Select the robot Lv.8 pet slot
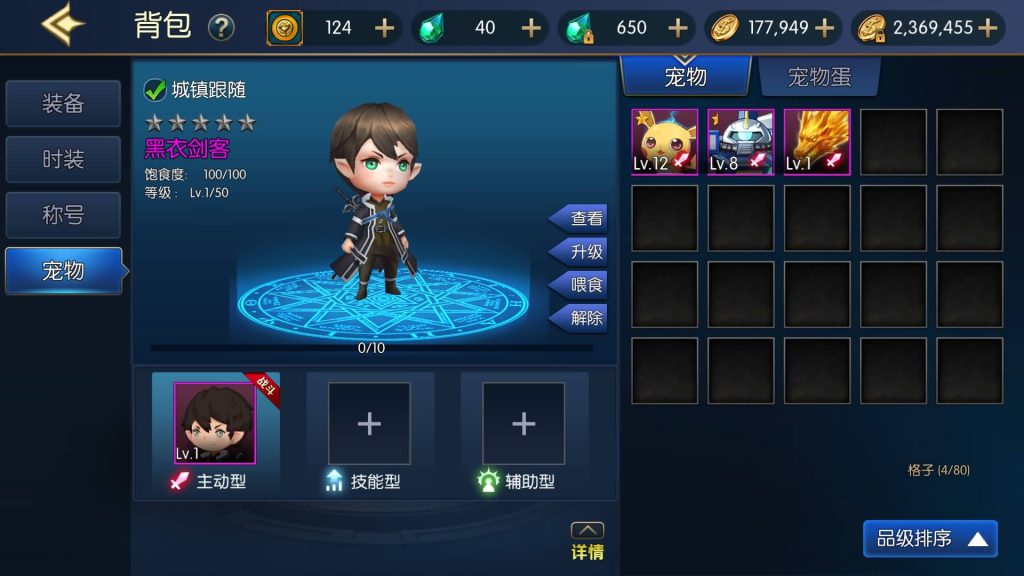Screen dimensions: 1024x576 (741, 142)
